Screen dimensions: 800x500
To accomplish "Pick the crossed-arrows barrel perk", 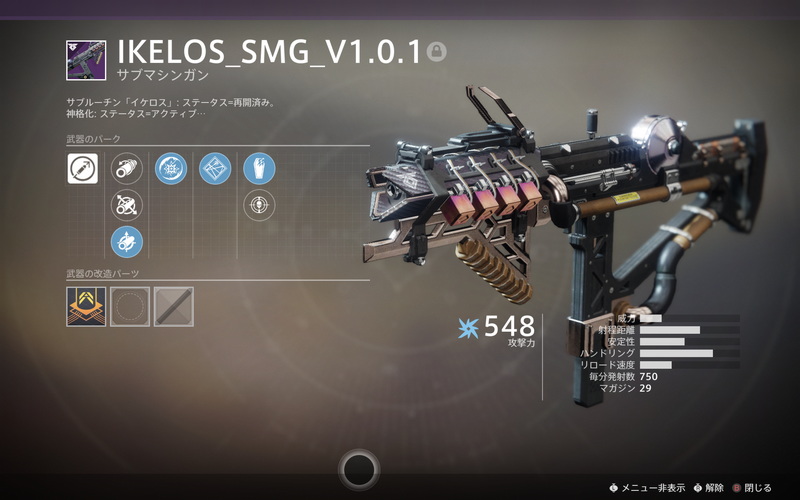I will pos(126,205).
